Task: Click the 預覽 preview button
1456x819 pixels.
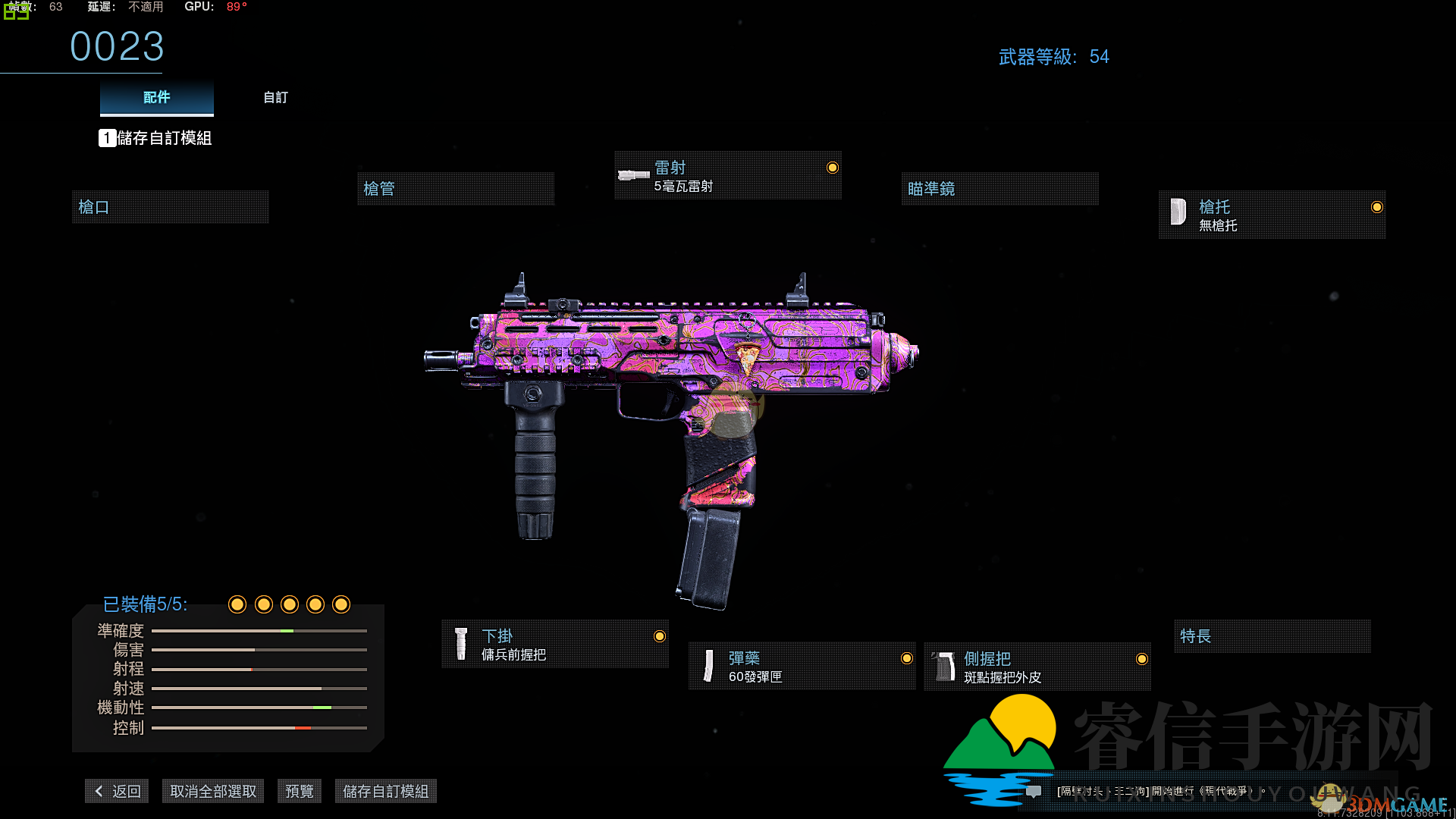Action: point(299,790)
